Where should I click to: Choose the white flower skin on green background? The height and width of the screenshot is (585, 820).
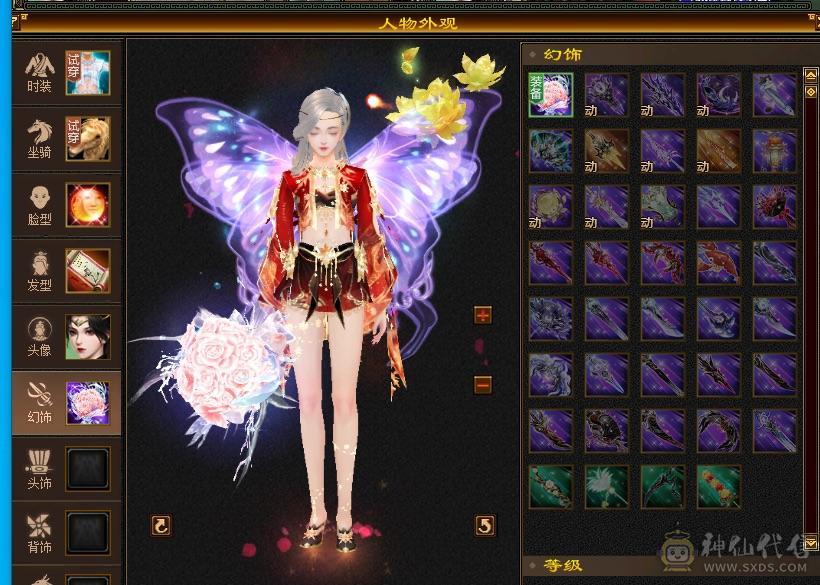point(607,486)
